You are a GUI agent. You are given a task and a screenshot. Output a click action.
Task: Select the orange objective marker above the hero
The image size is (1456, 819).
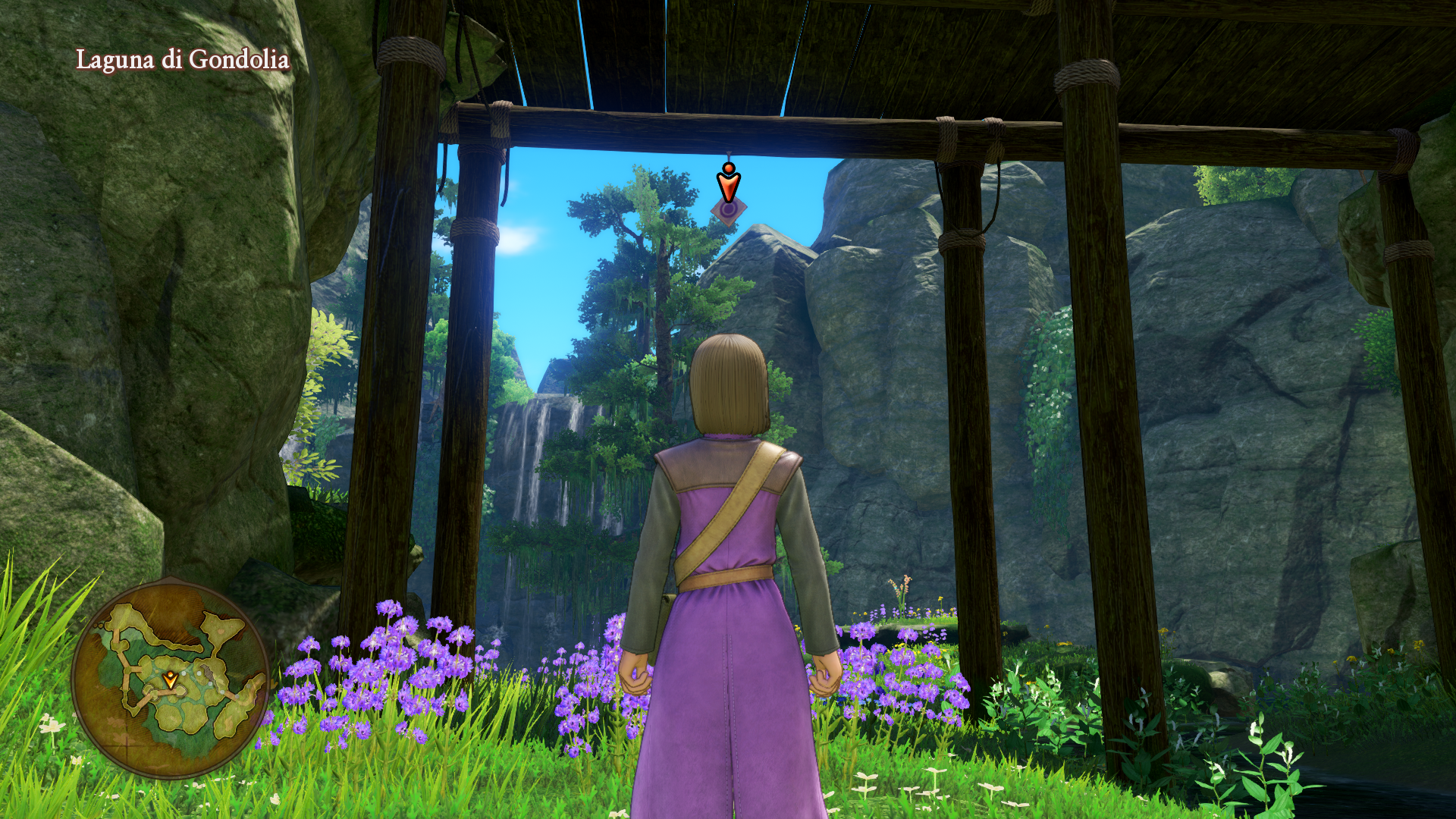[728, 184]
